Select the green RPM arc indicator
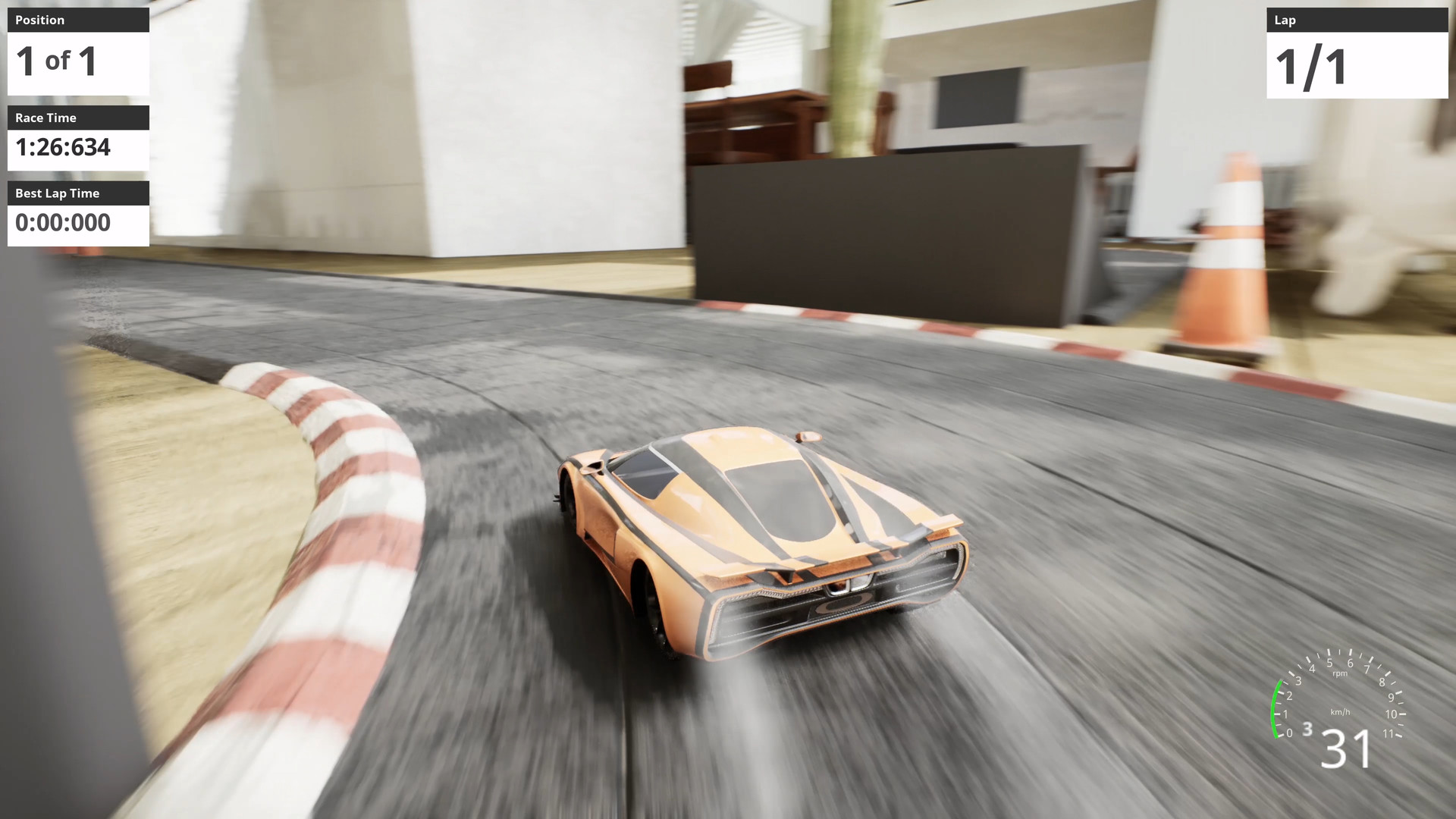Image resolution: width=1456 pixels, height=819 pixels. coord(1276,709)
